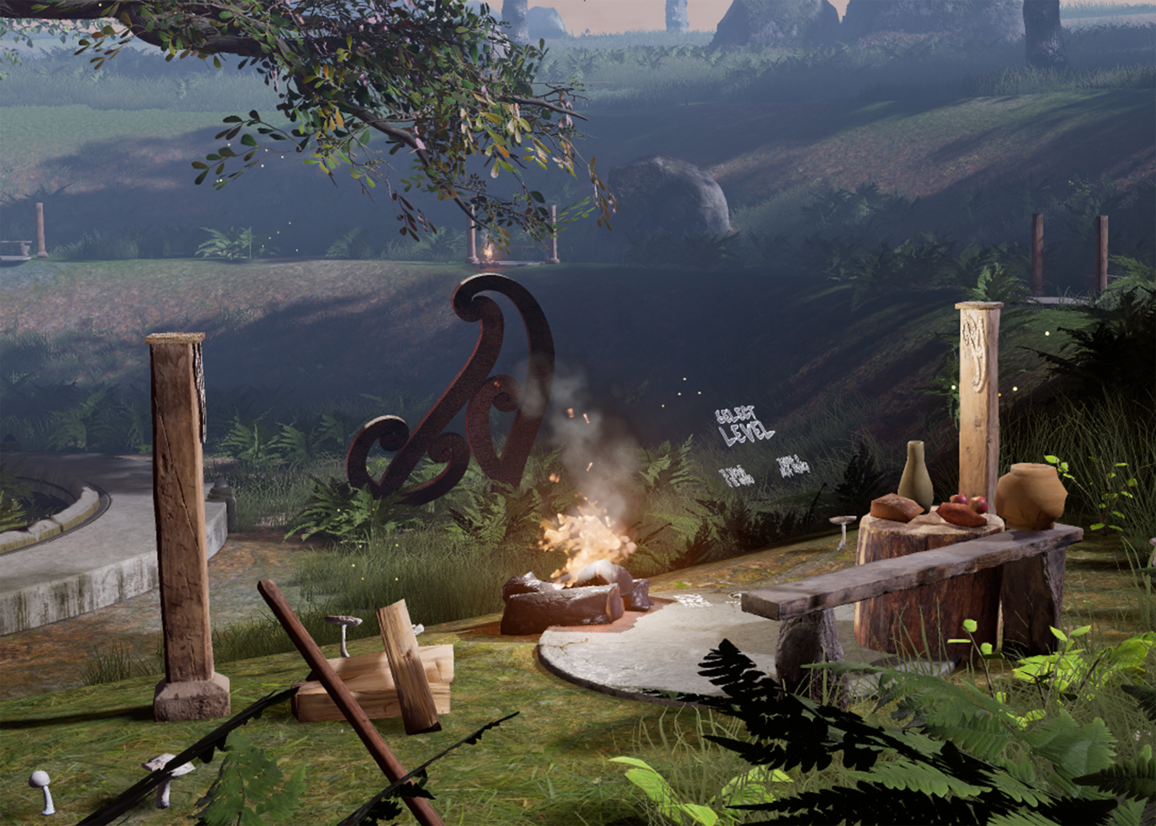Choose the floating Select Level sign
The height and width of the screenshot is (826, 1156).
(x=745, y=426)
